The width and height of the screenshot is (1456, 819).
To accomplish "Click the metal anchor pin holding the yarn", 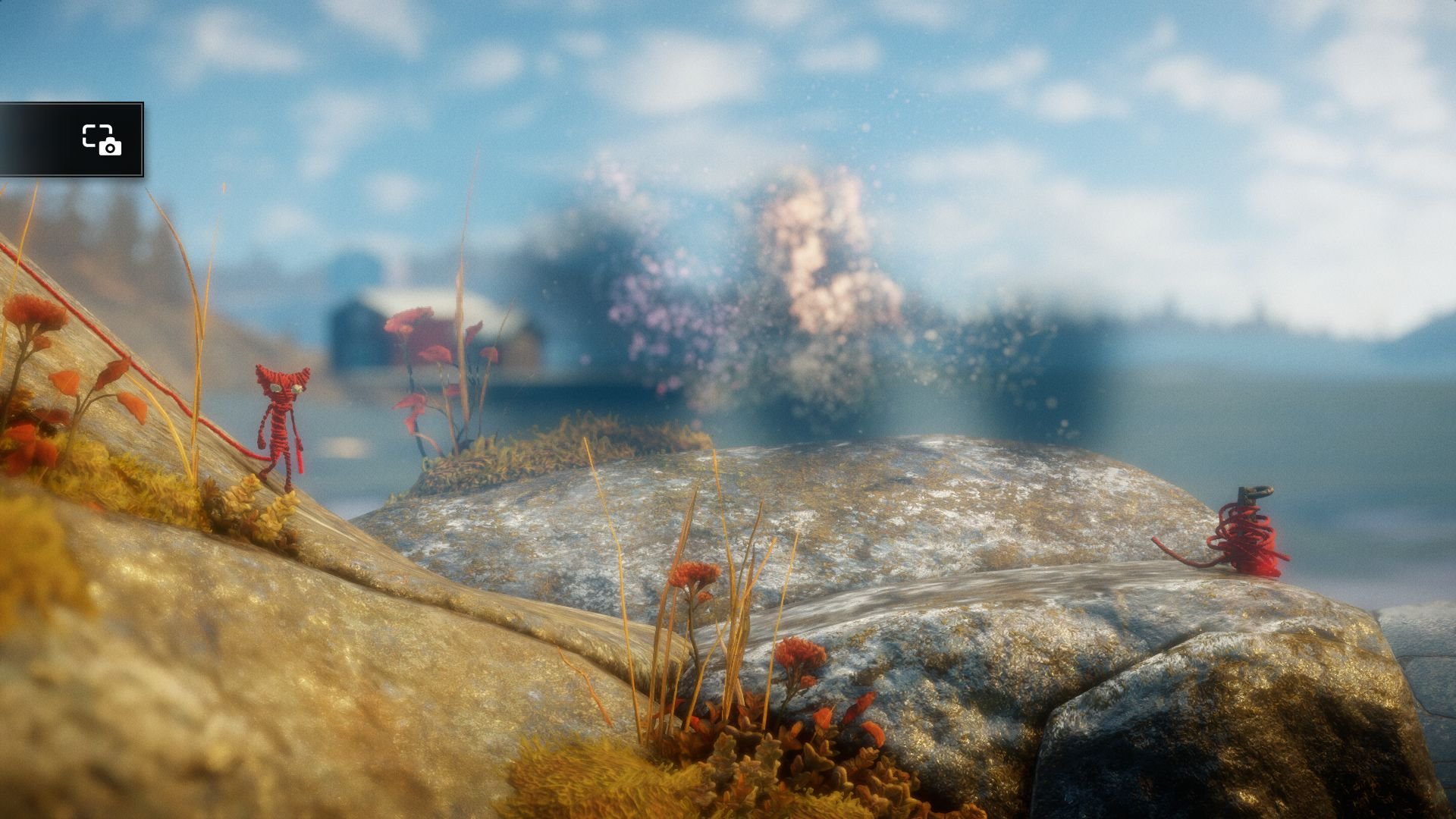I will 1249,495.
